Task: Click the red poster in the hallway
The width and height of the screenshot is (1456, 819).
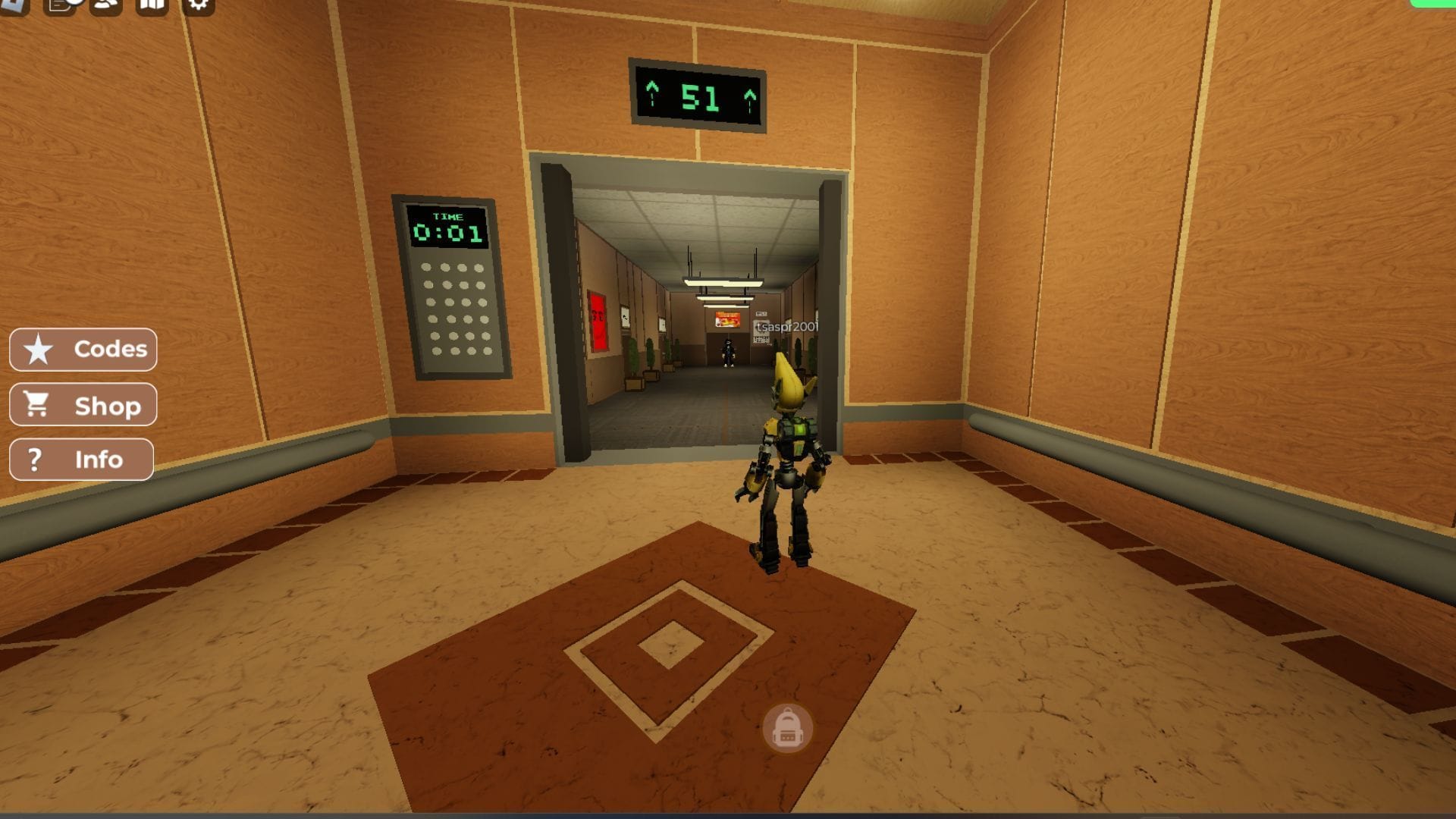Action: [x=598, y=321]
